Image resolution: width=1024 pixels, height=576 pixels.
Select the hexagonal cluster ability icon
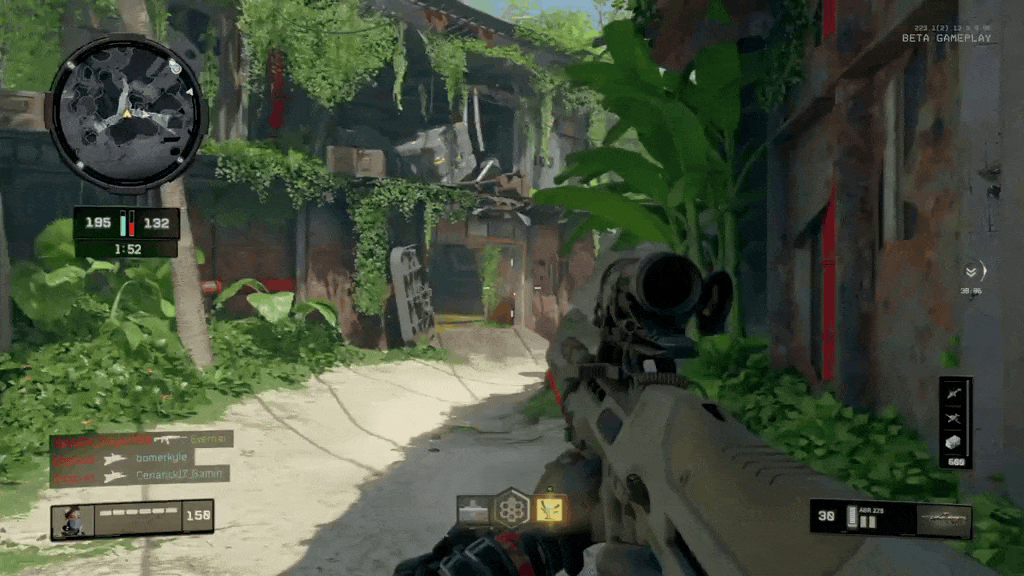pyautogui.click(x=512, y=508)
